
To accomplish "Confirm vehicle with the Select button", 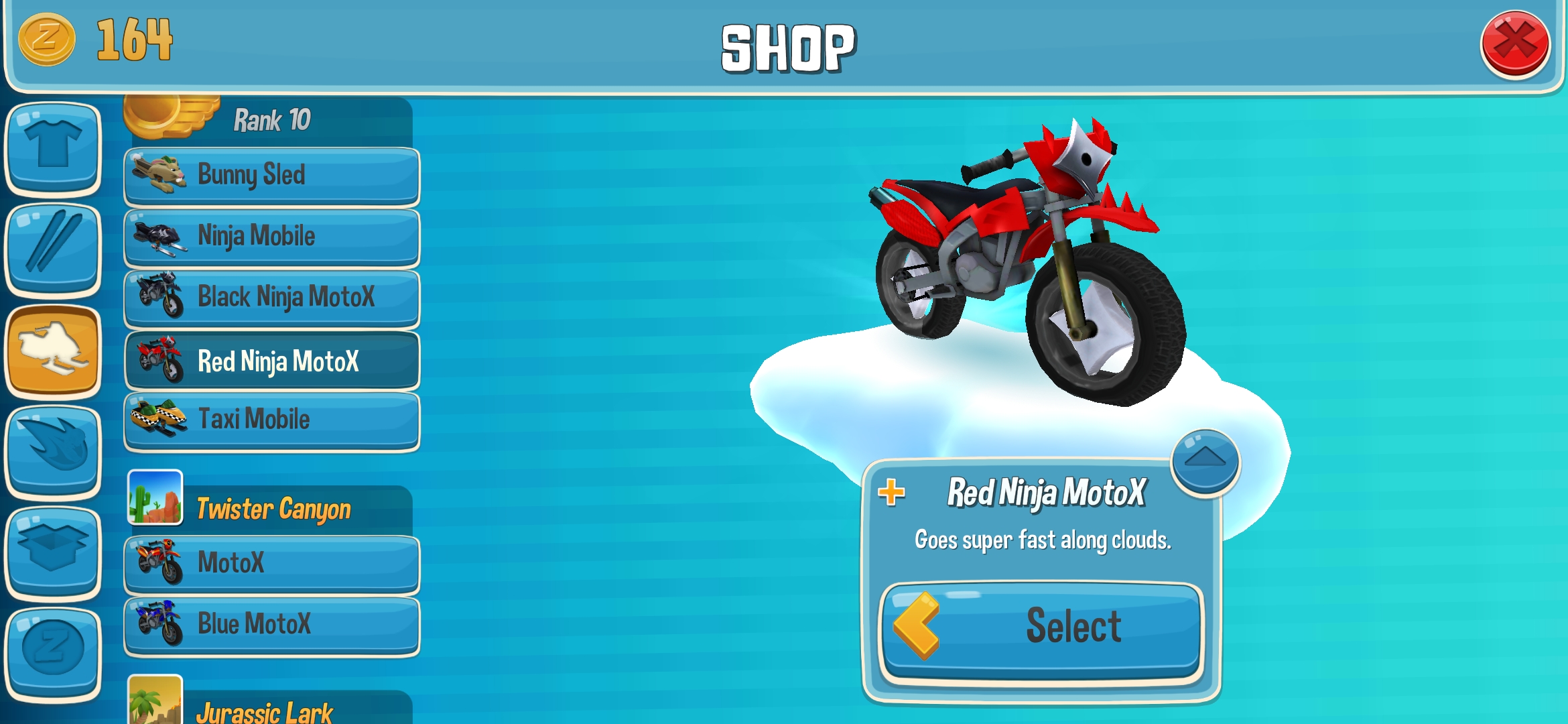I will click(1042, 628).
